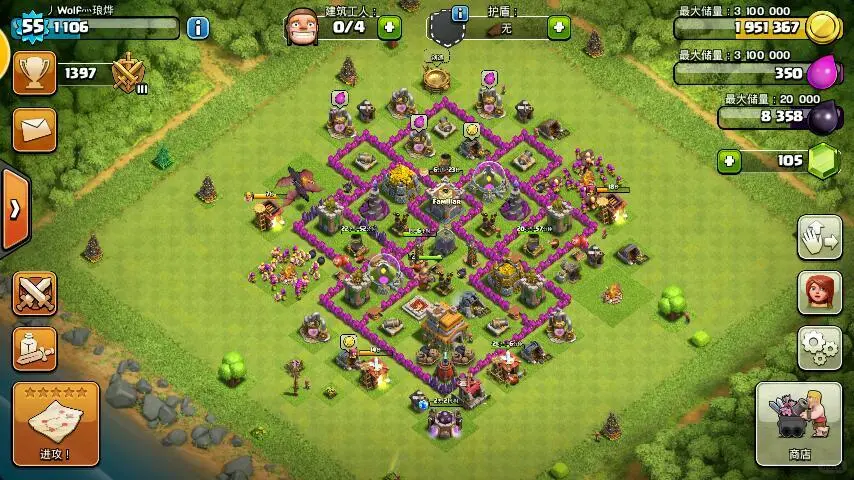This screenshot has height=480, width=854.
Task: Expand the left side arrow panel
Action: tap(15, 209)
